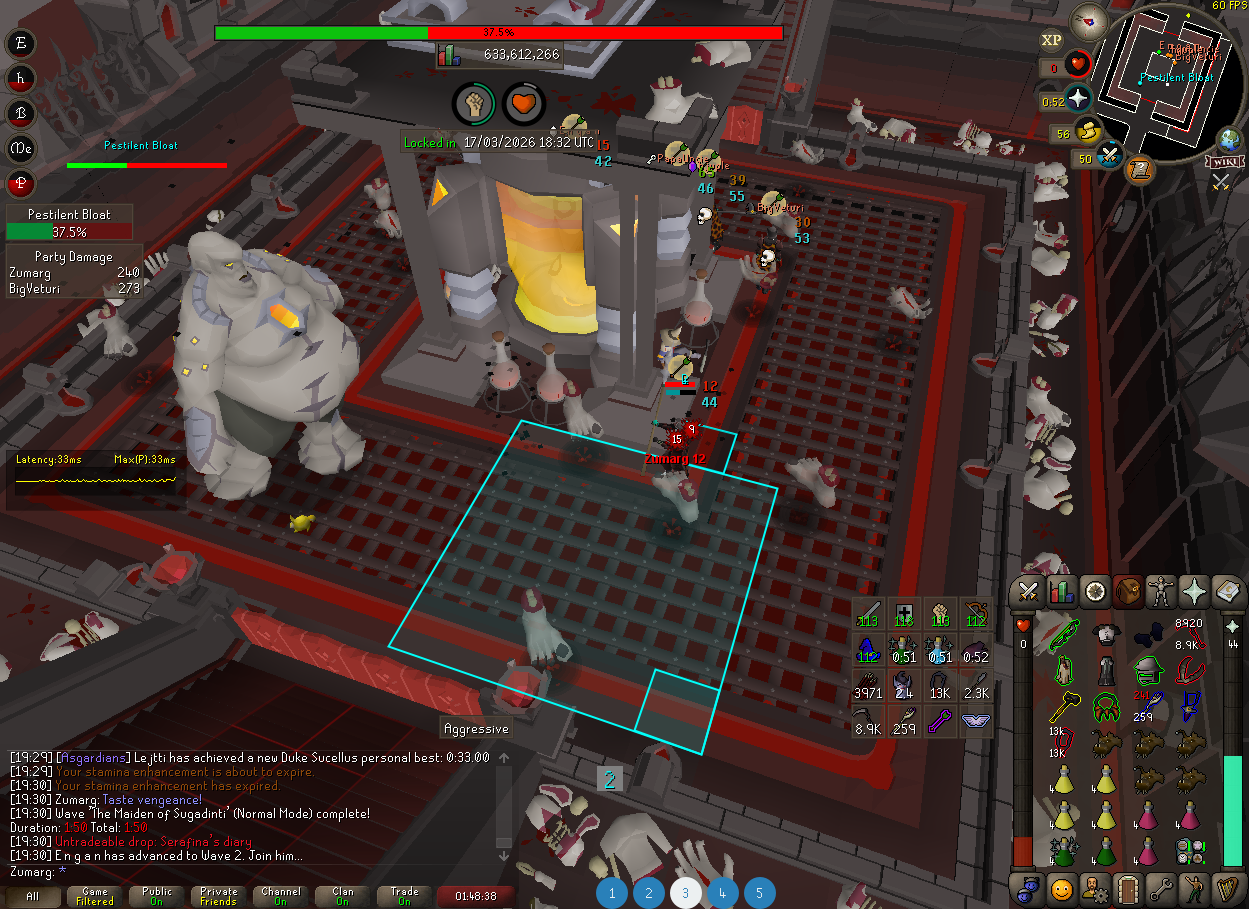Open the Wiki lookup button
Screen dimensions: 1249x909
point(1221,162)
